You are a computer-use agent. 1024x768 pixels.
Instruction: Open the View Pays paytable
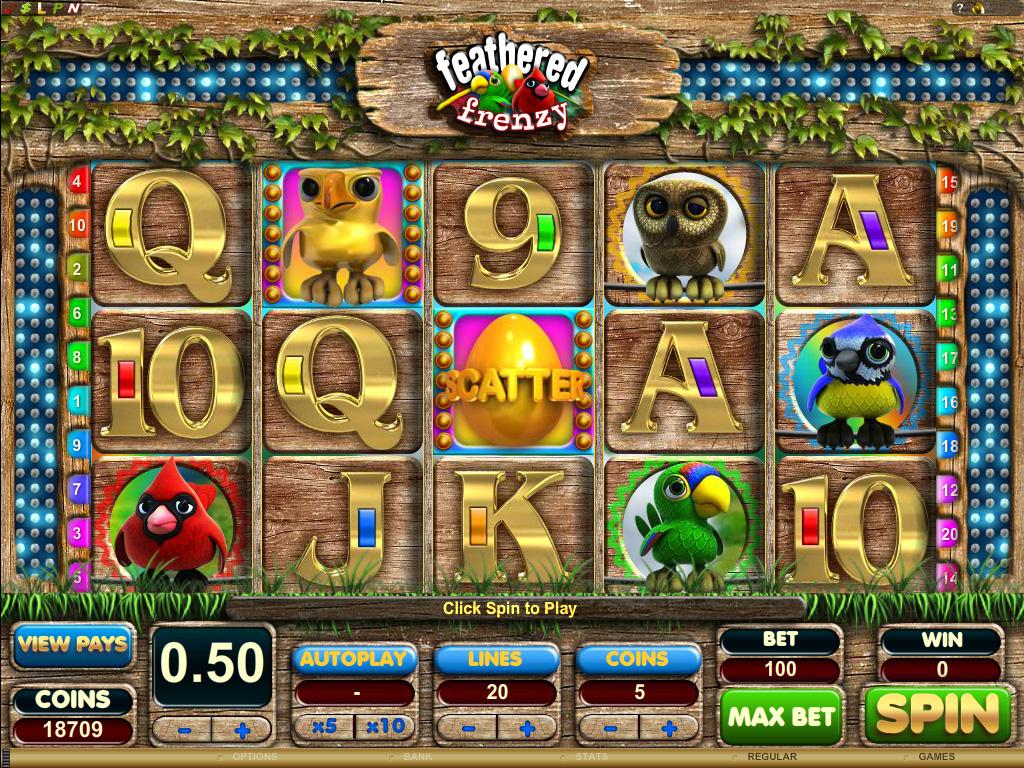coord(72,644)
